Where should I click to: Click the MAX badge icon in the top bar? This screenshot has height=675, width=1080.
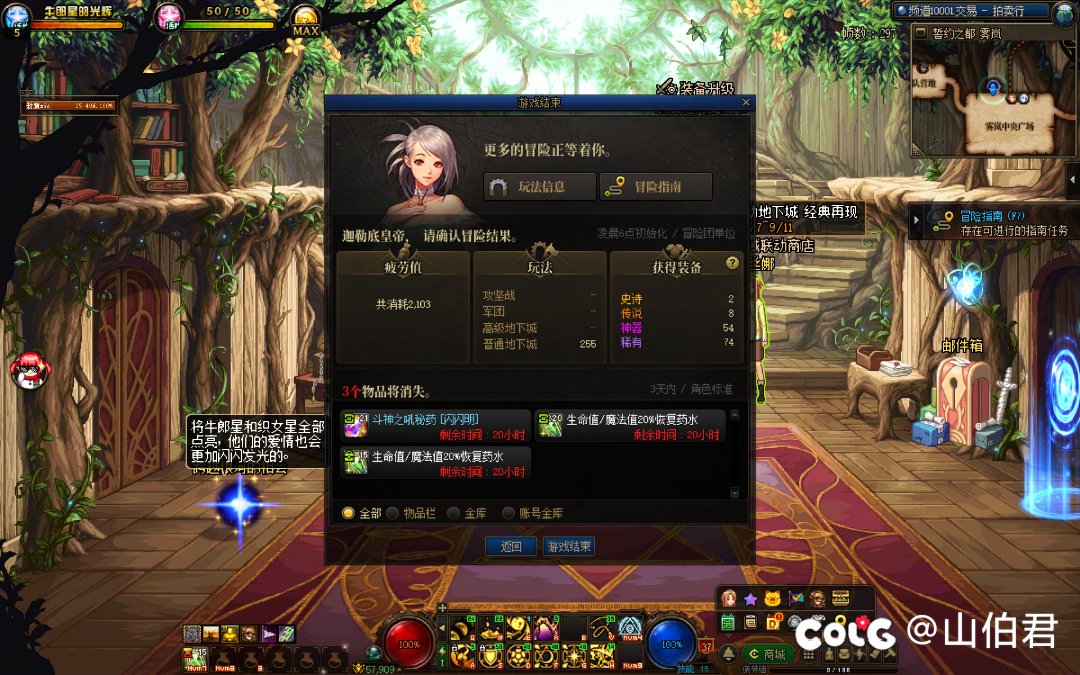[x=305, y=23]
